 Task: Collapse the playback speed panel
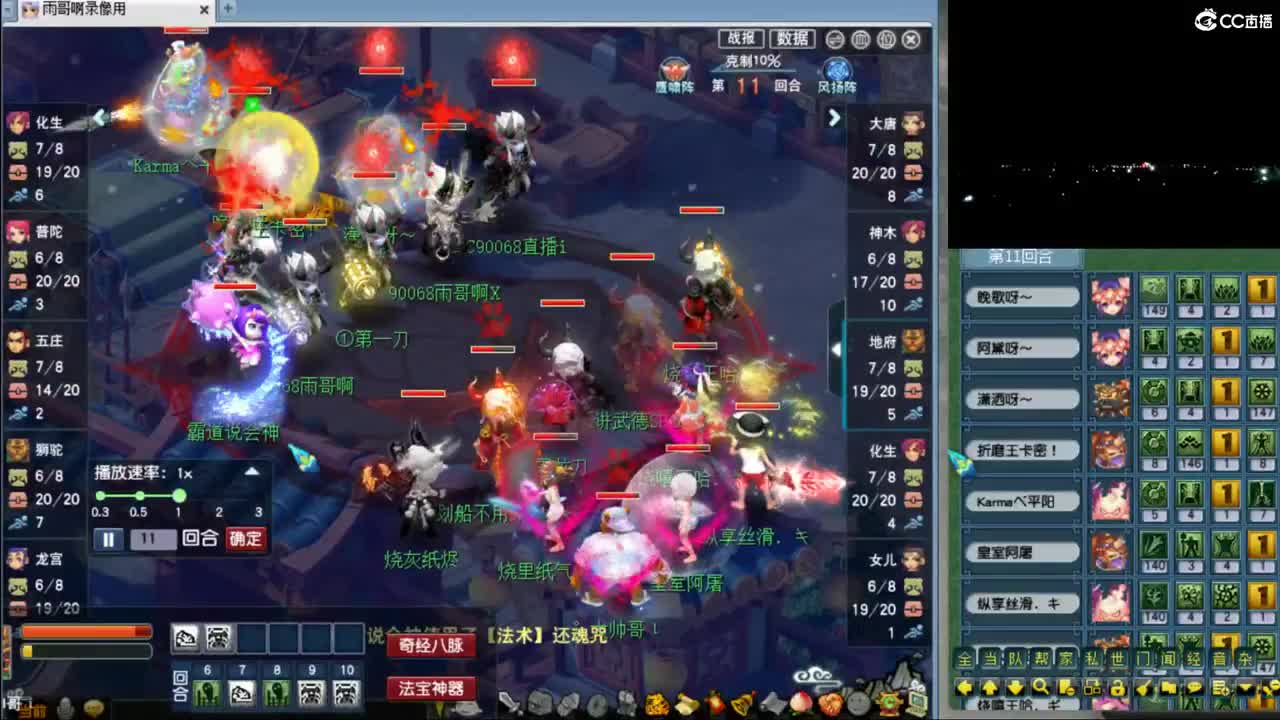(x=251, y=472)
